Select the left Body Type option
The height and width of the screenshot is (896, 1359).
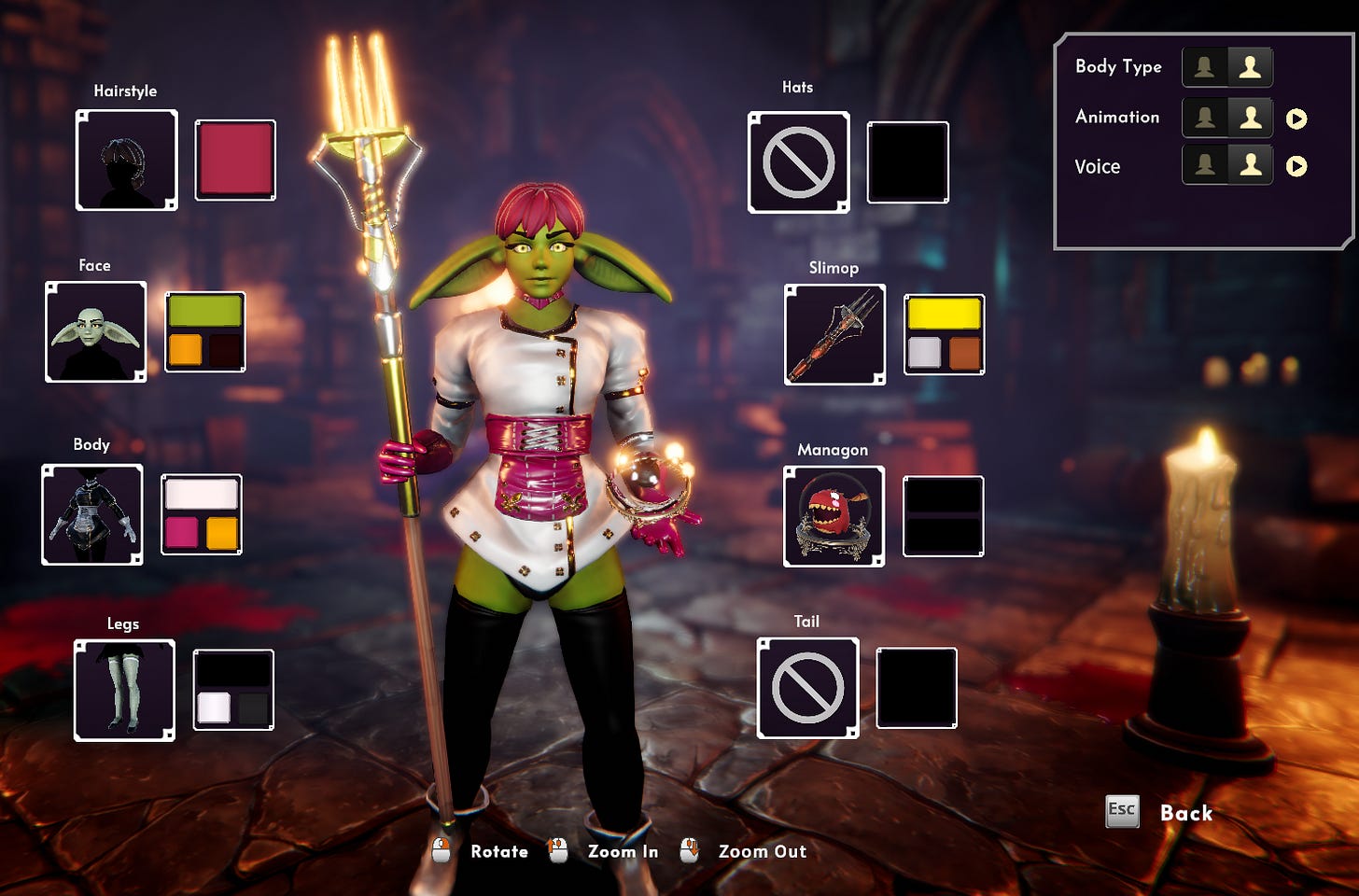pyautogui.click(x=1205, y=67)
